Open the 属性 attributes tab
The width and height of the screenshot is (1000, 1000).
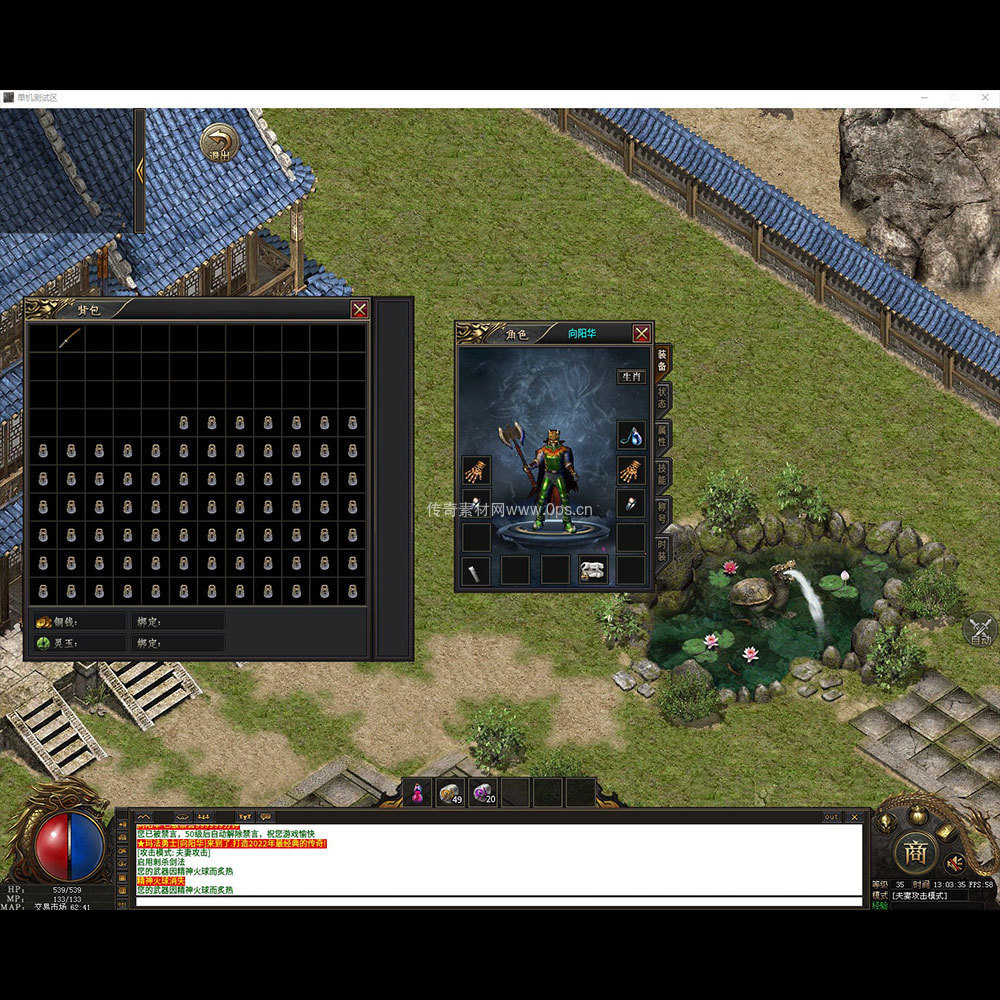[662, 434]
